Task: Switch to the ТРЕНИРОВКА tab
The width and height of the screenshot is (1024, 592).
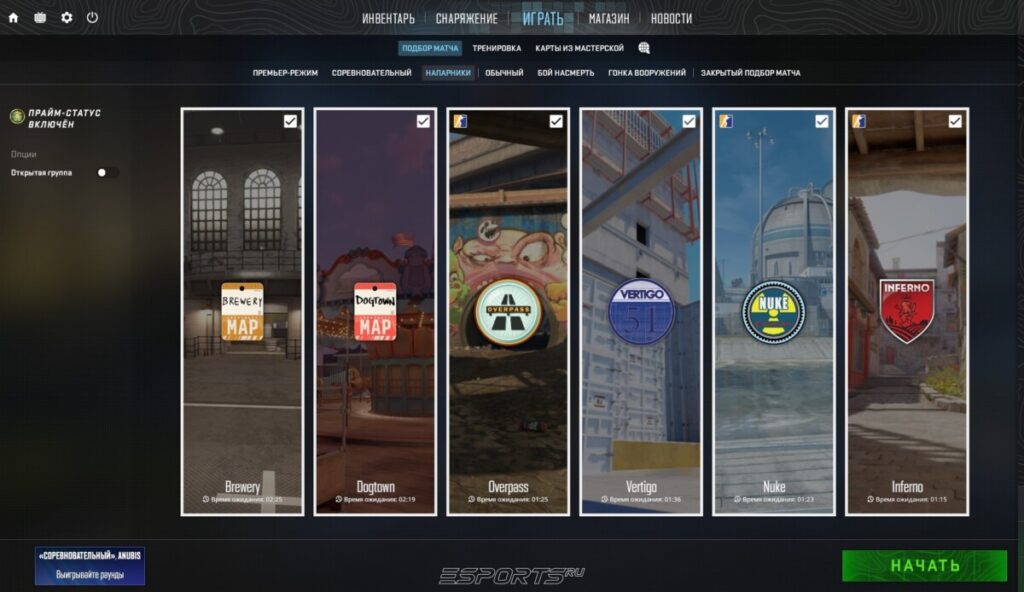Action: point(497,48)
